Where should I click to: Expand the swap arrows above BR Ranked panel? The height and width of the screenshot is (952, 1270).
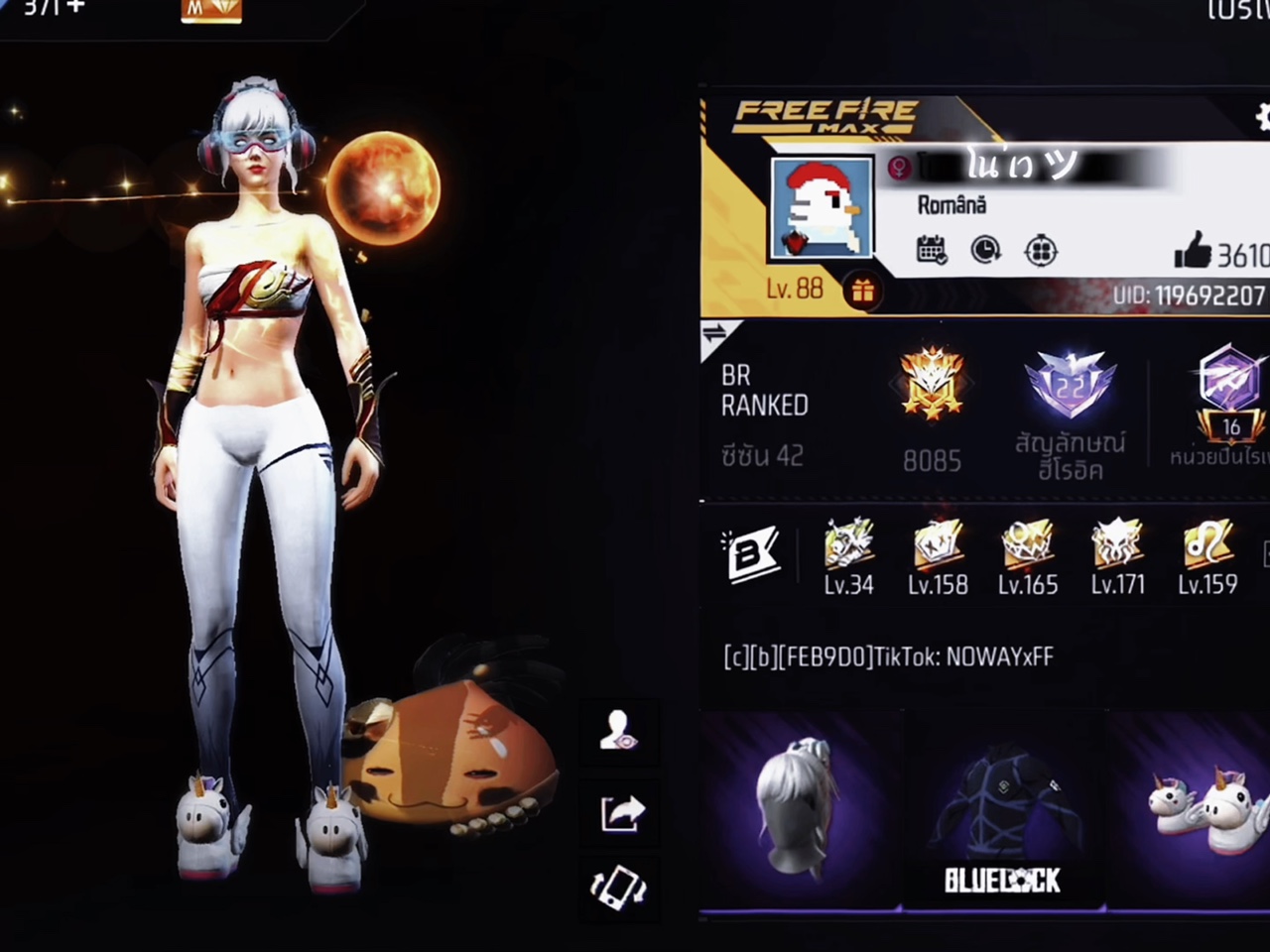click(713, 334)
